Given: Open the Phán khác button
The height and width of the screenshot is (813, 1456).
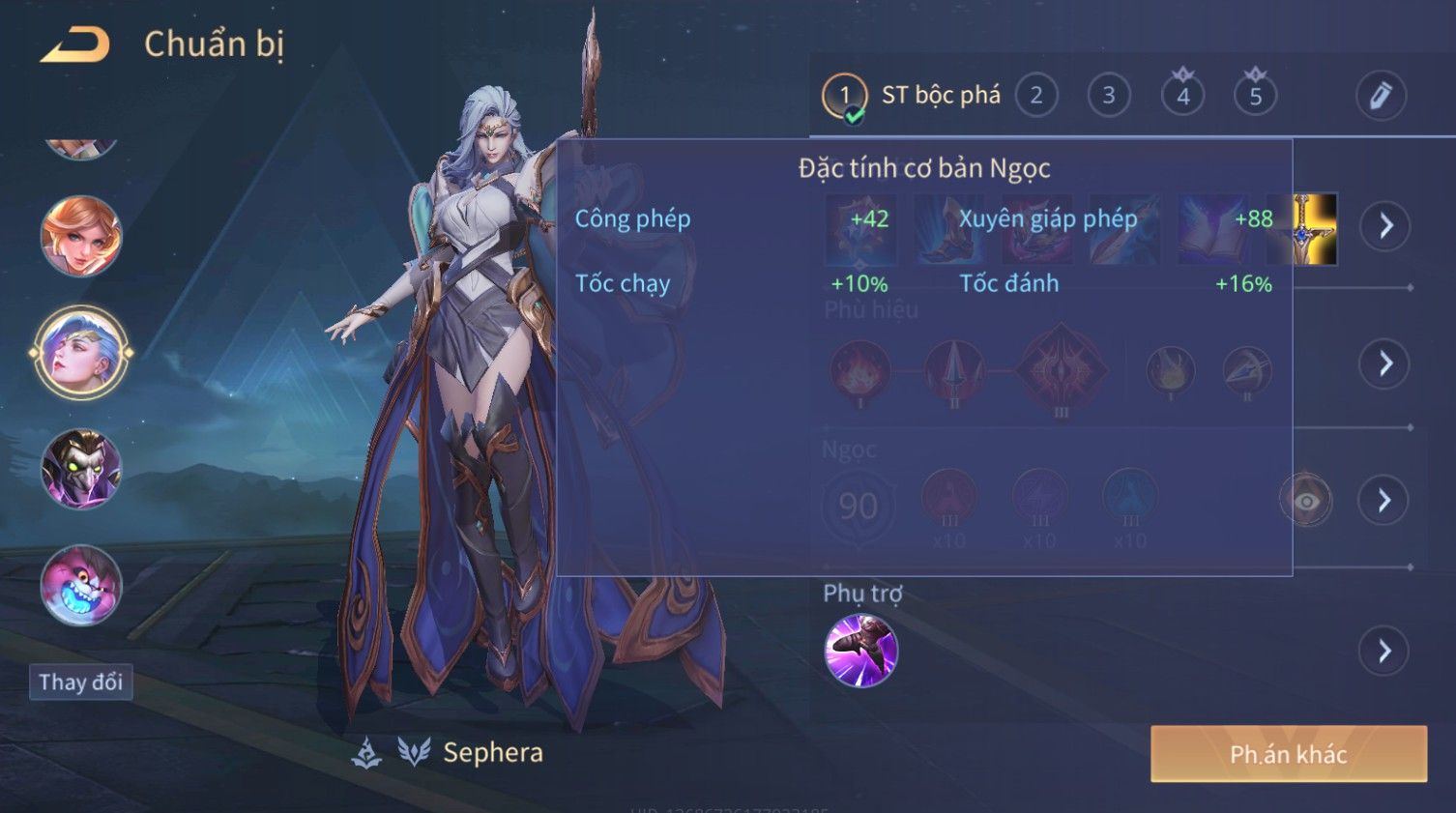Looking at the screenshot, I should [x=1288, y=754].
